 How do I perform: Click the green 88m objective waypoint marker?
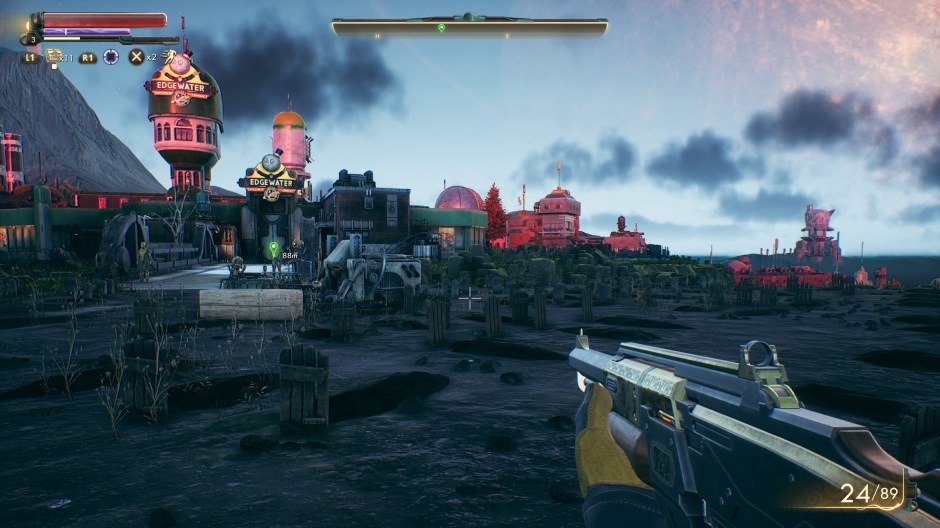click(273, 246)
